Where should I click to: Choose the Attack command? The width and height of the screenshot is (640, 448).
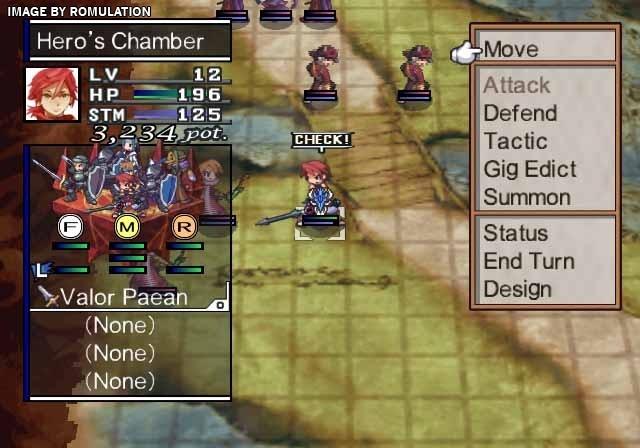[x=516, y=85]
